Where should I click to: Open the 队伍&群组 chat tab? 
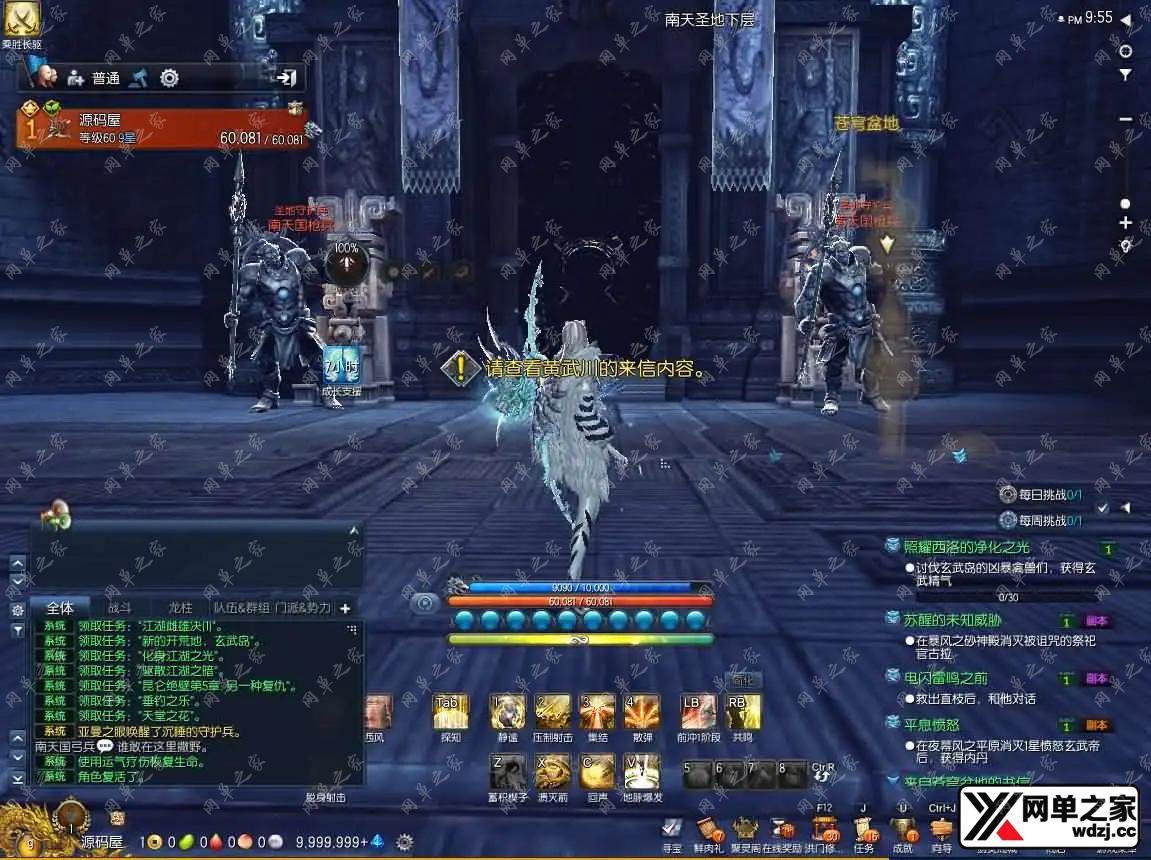click(x=241, y=607)
